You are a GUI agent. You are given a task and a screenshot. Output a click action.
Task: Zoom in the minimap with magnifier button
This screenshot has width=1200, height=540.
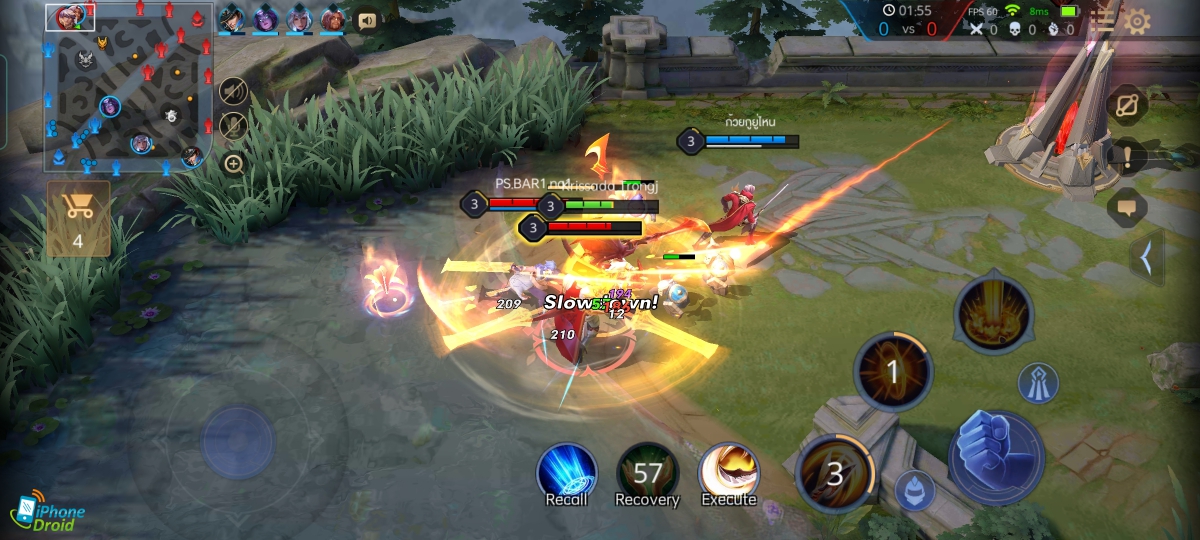(233, 163)
